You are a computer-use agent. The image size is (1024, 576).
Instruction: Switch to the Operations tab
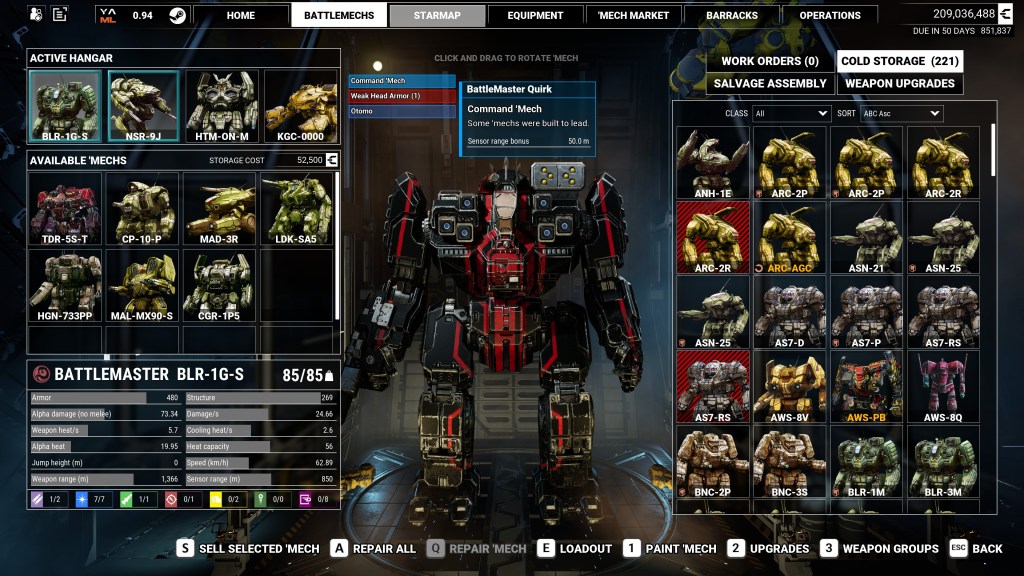[830, 15]
